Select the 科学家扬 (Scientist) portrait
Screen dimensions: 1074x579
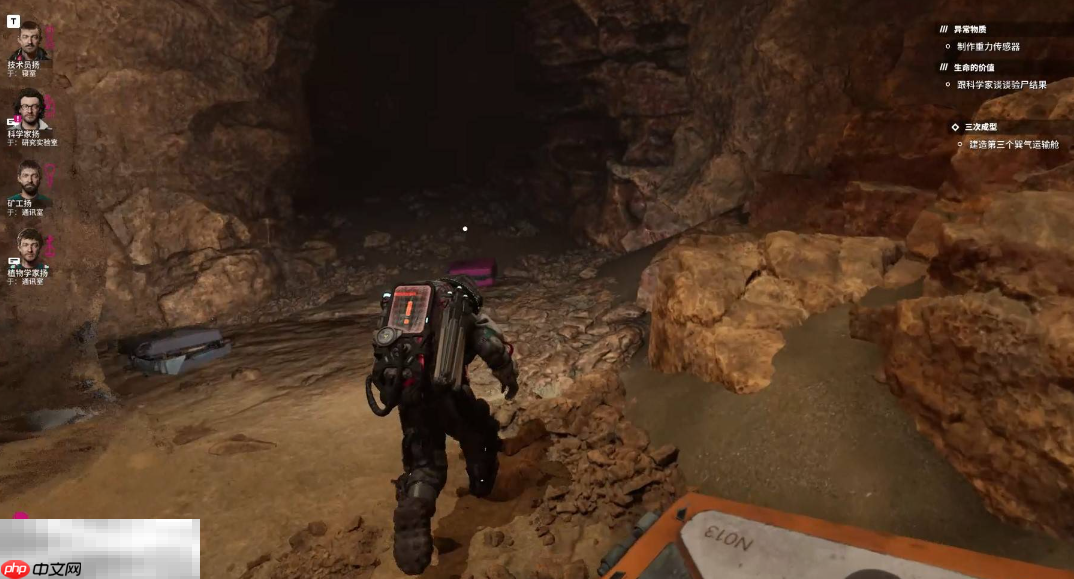click(30, 108)
